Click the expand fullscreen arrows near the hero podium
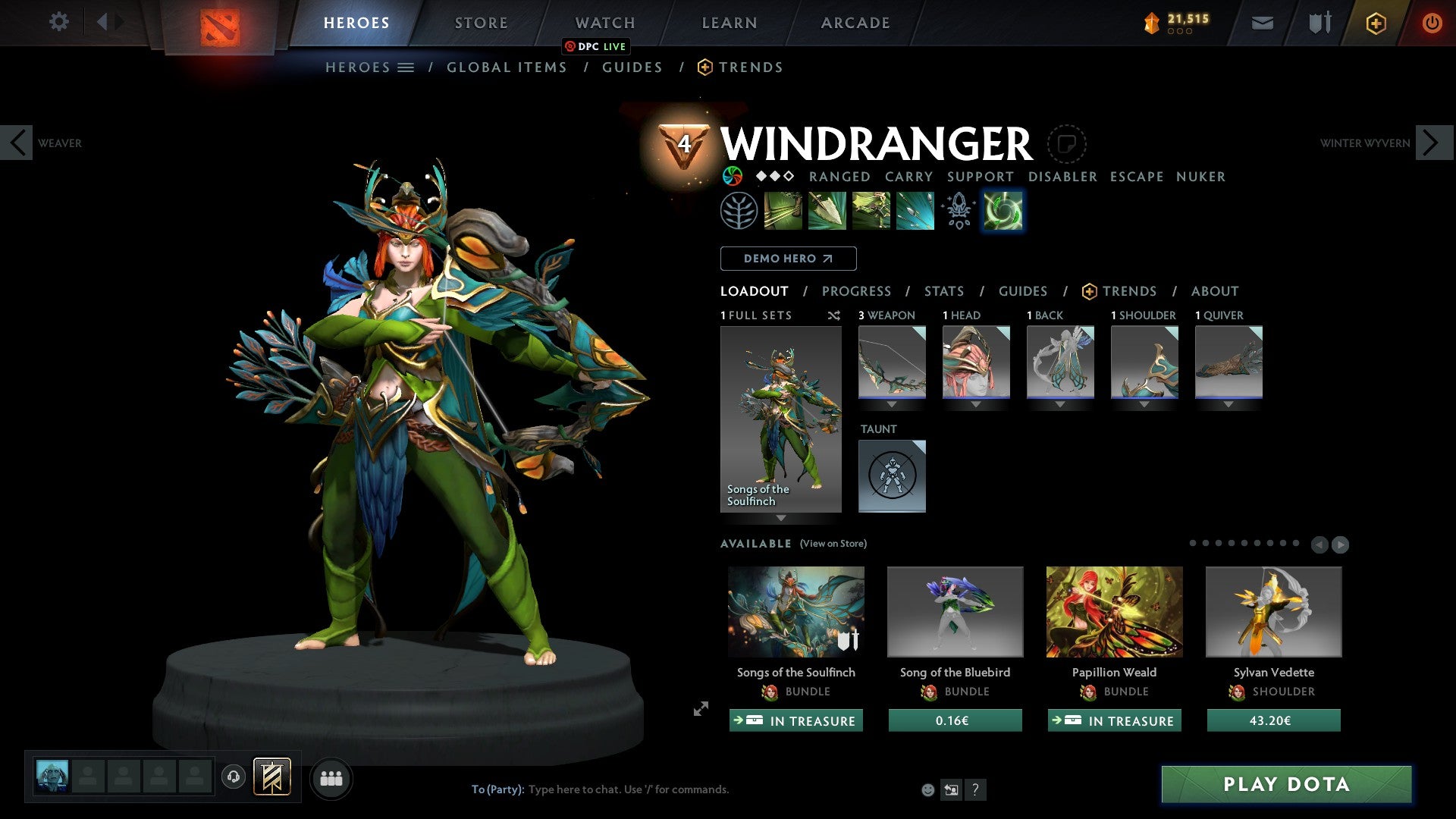This screenshot has width=1456, height=819. (x=700, y=710)
